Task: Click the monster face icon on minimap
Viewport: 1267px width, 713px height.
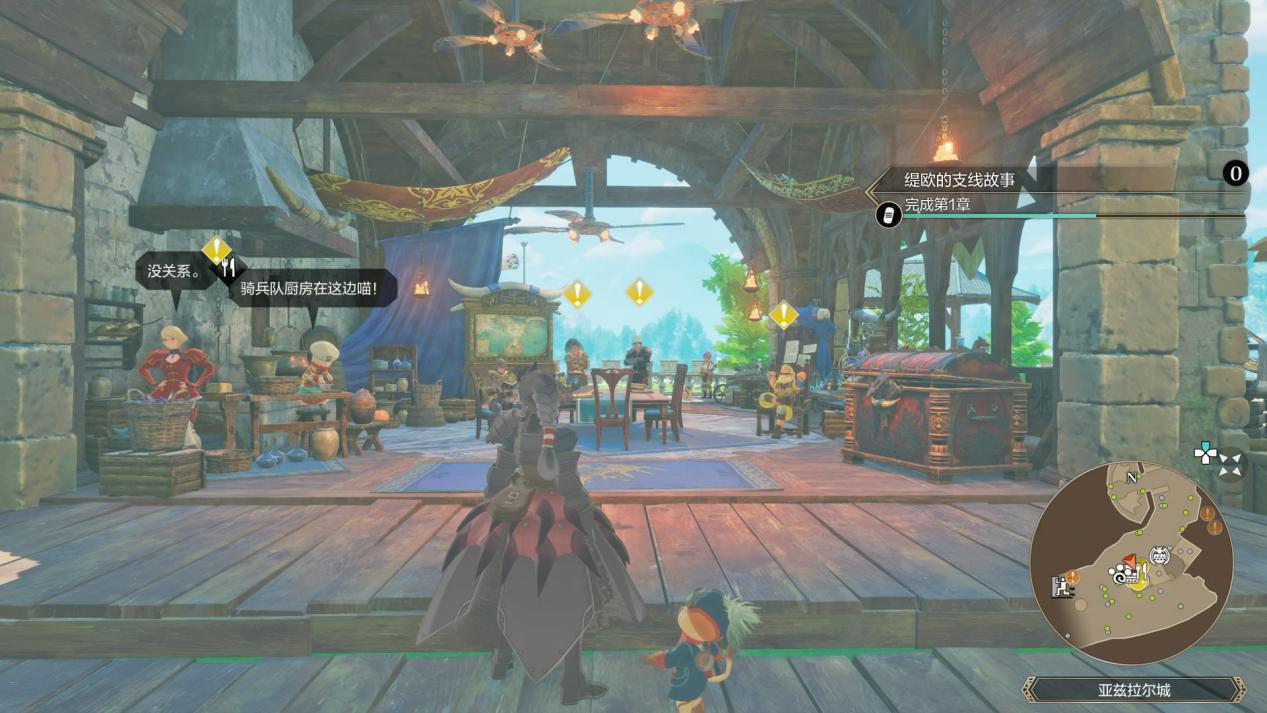Action: coord(1160,556)
